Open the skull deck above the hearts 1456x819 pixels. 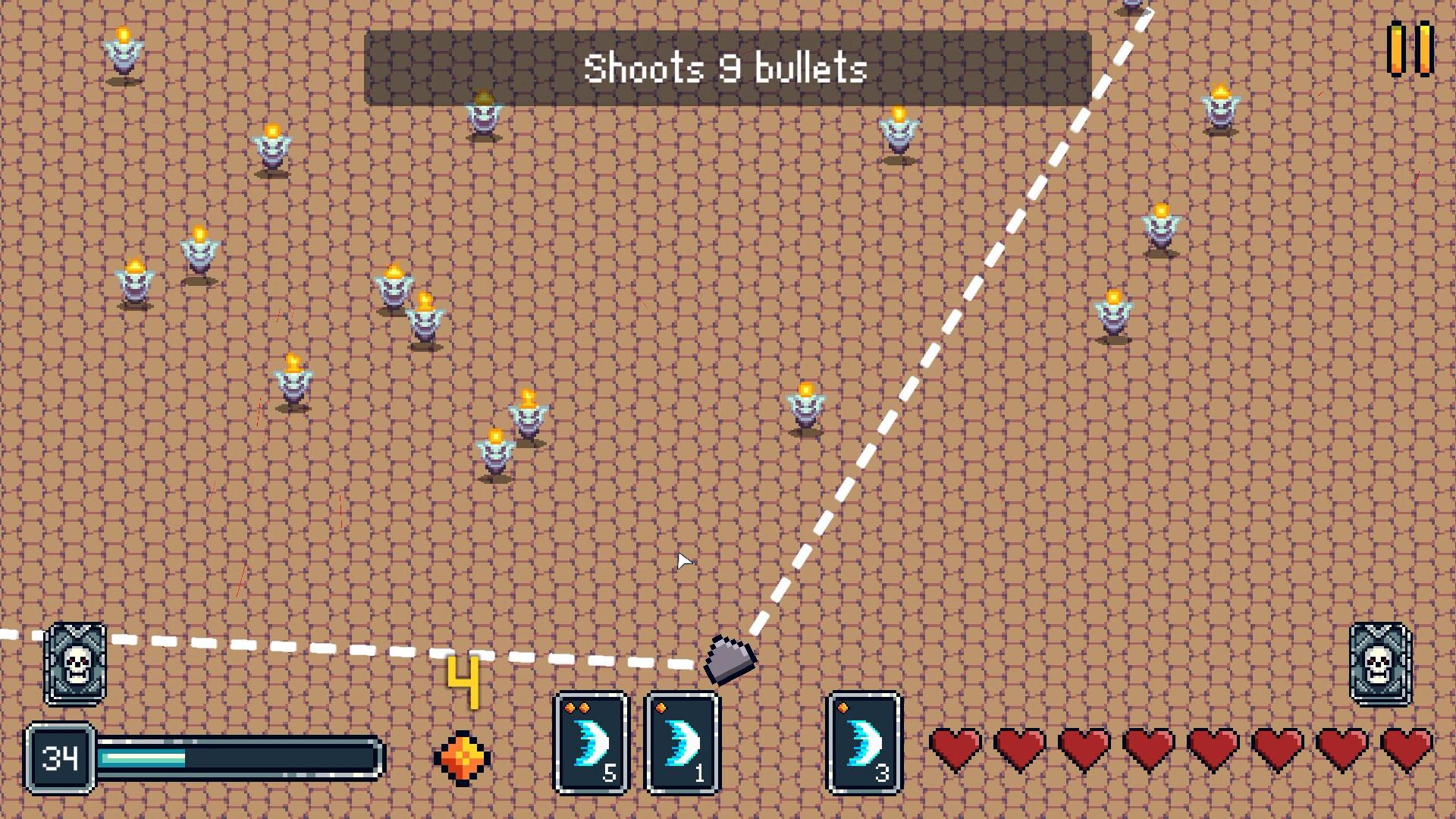[x=1379, y=664]
